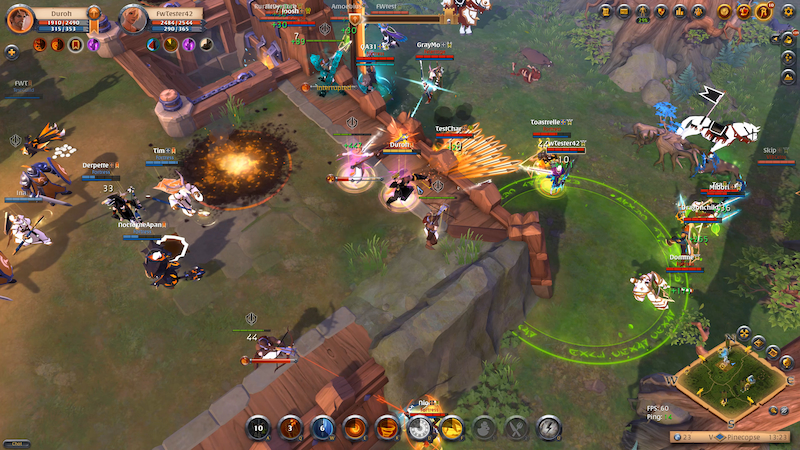Activate the clock-face ability slot
The width and height of the screenshot is (800, 450).
pyautogui.click(x=419, y=429)
